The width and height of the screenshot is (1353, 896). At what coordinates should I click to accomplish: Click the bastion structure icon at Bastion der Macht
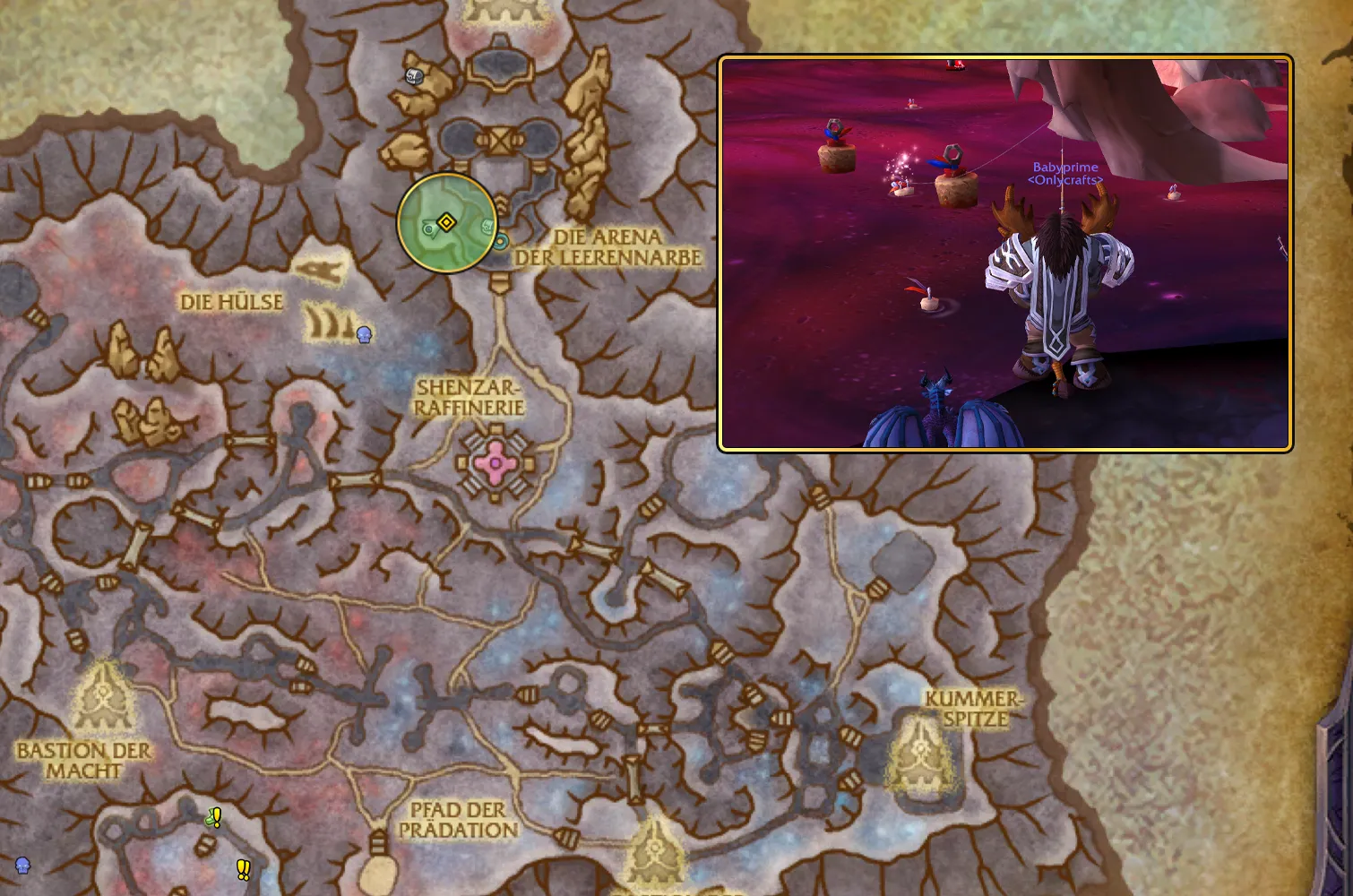point(101,696)
